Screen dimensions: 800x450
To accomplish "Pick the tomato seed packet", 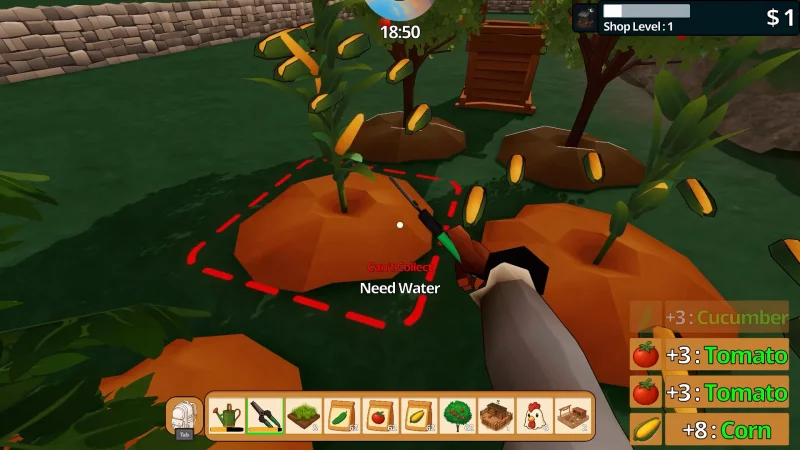I will pos(380,414).
